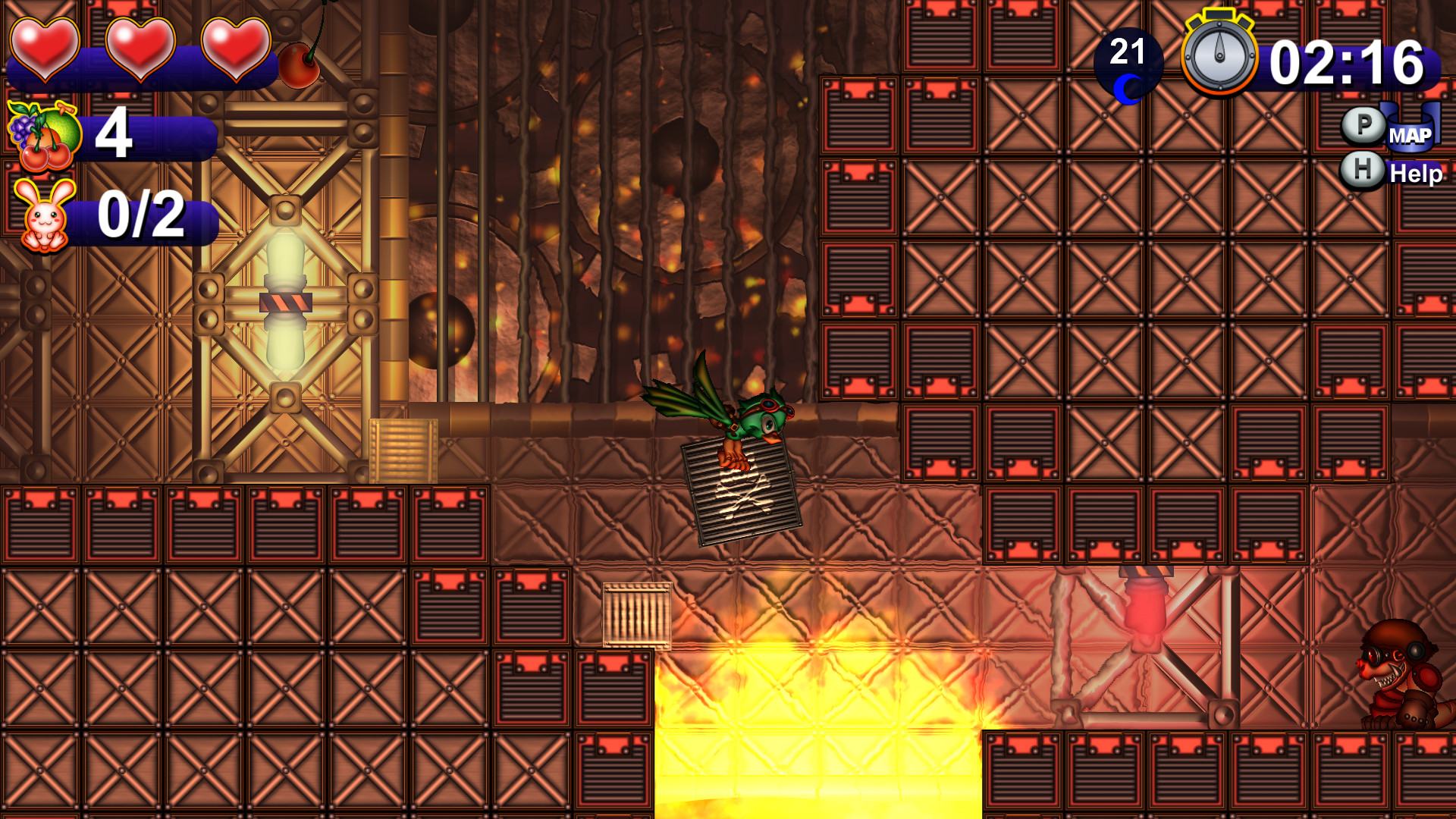This screenshot has width=1456, height=819.
Task: Show the Help screen
Action: (1414, 173)
